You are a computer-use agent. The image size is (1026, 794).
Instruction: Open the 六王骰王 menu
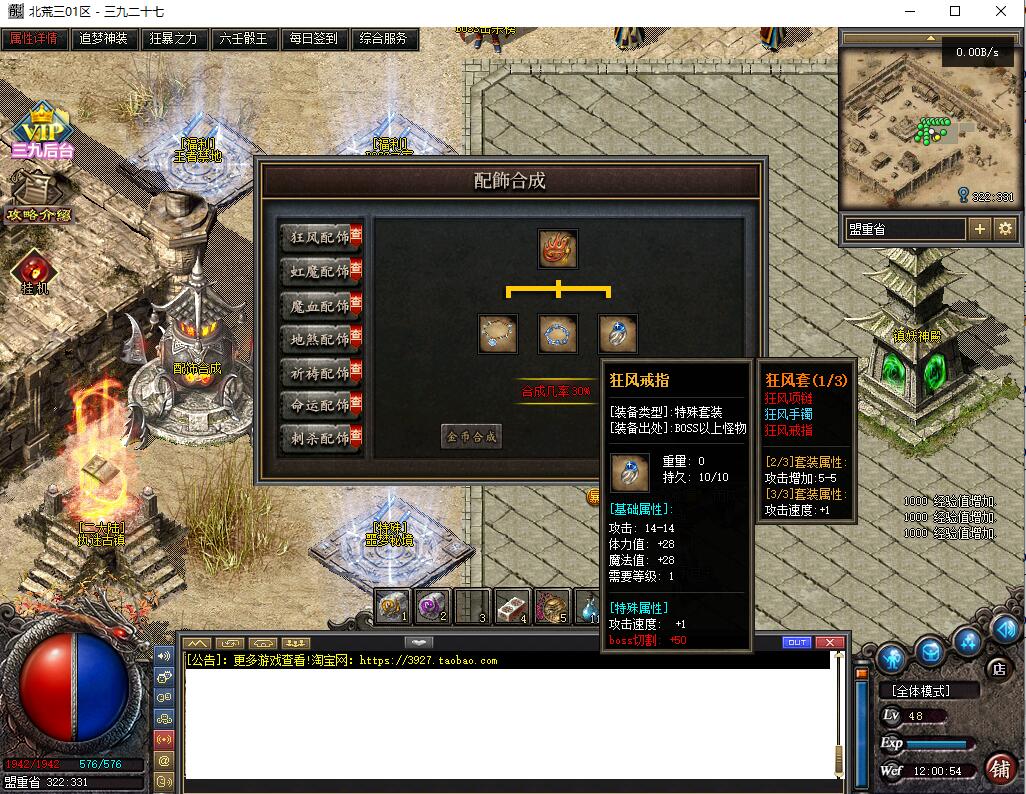tap(244, 39)
